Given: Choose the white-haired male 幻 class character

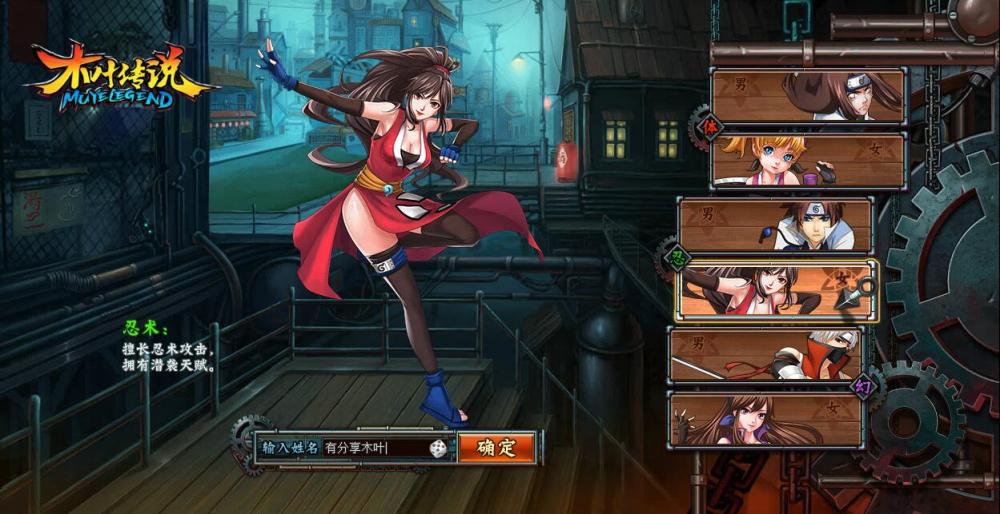Looking at the screenshot, I should pyautogui.click(x=766, y=355).
